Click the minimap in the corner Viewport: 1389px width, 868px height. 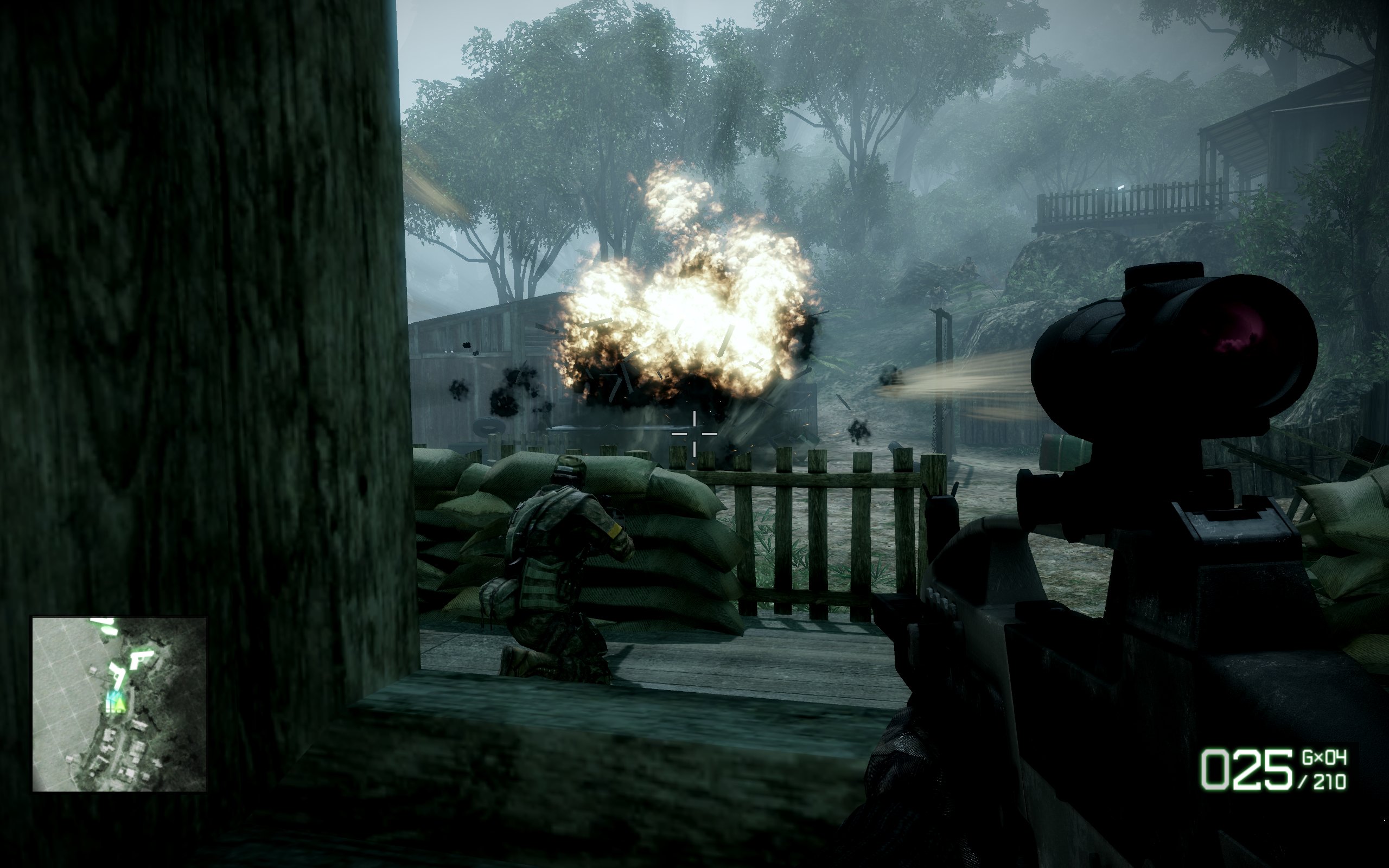[x=119, y=704]
